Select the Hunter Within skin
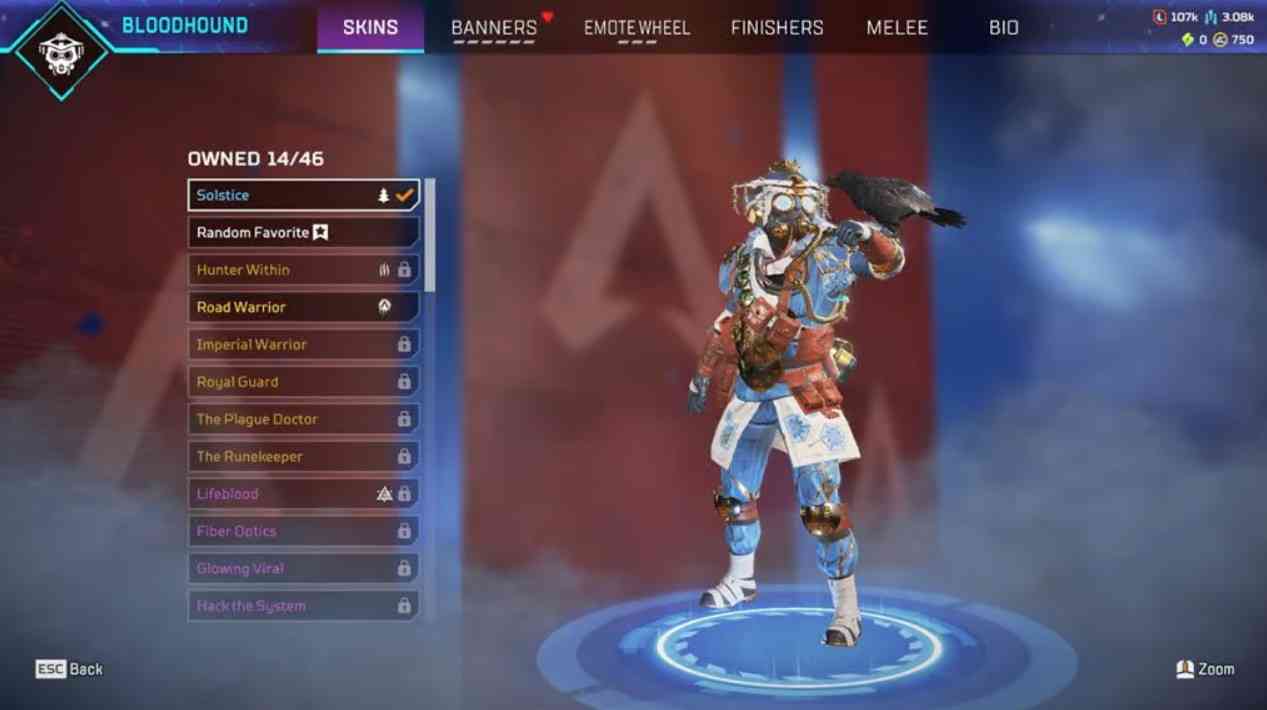This screenshot has width=1267, height=710. pyautogui.click(x=303, y=270)
